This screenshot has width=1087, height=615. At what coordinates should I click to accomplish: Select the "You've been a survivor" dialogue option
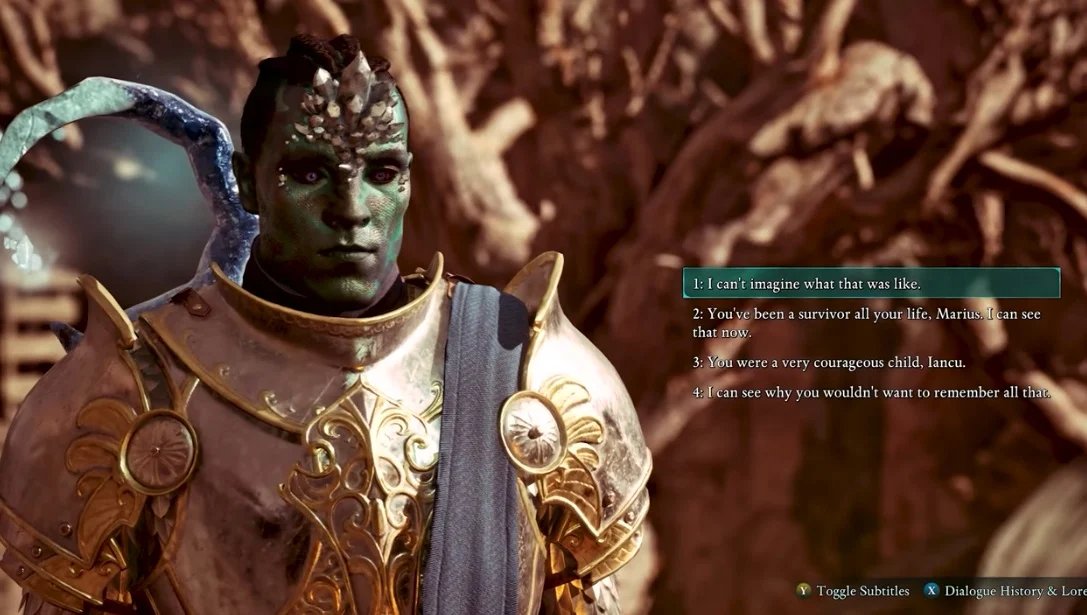point(865,322)
